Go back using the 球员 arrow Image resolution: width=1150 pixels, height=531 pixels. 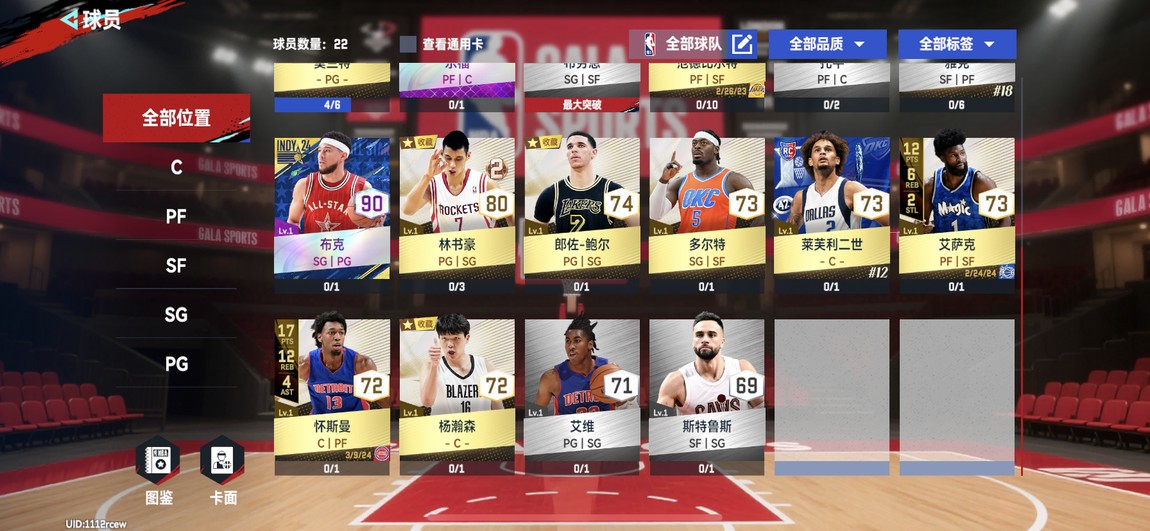point(70,19)
